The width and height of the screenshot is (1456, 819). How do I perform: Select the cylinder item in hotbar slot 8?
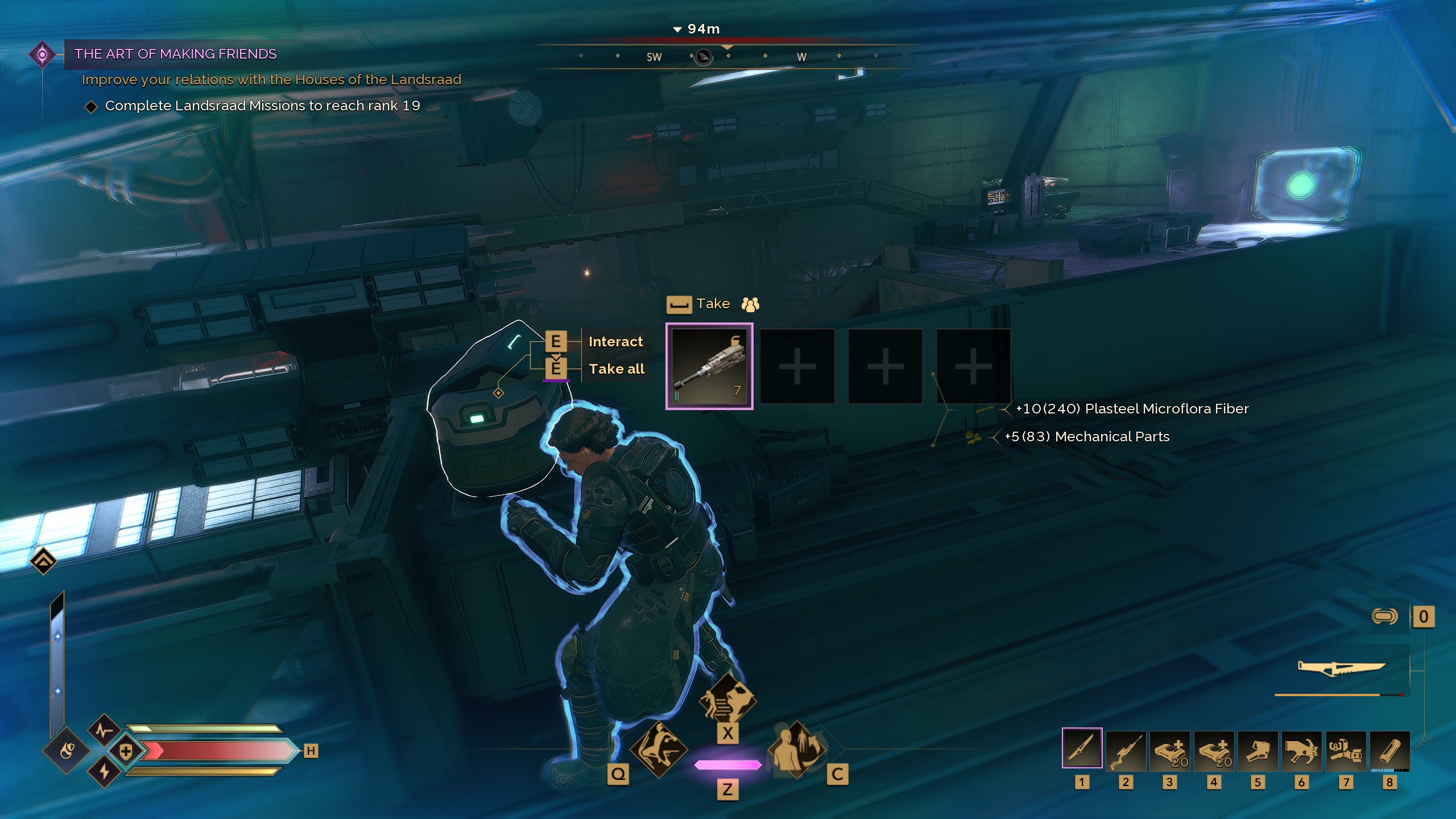pyautogui.click(x=1389, y=751)
